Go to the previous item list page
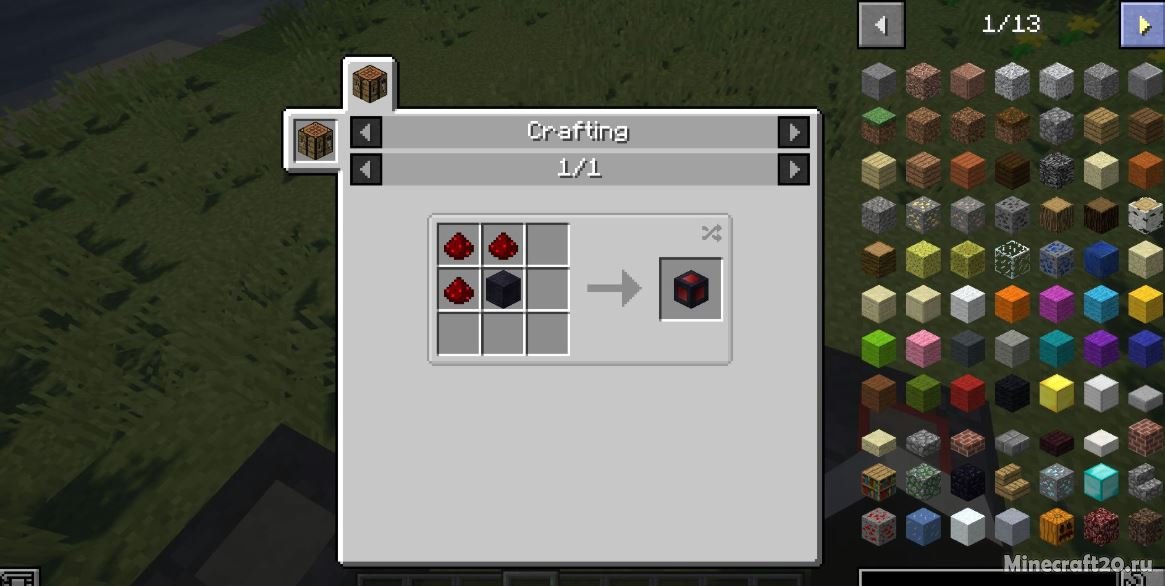The width and height of the screenshot is (1165, 586). point(880,25)
